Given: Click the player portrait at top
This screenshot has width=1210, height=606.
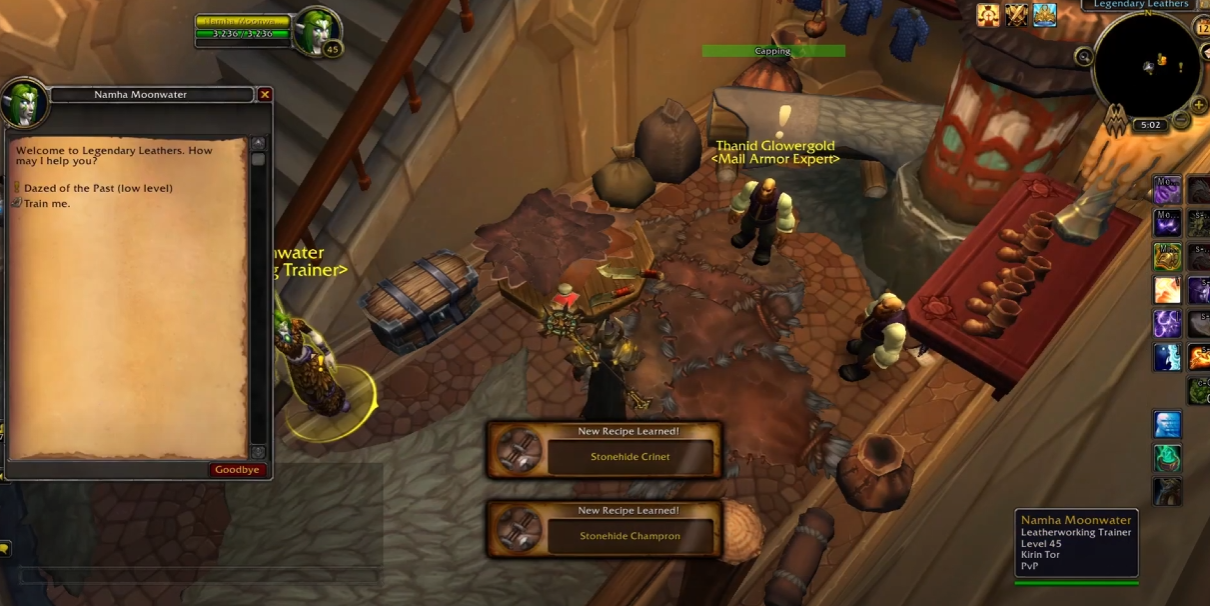Looking at the screenshot, I should [x=319, y=32].
